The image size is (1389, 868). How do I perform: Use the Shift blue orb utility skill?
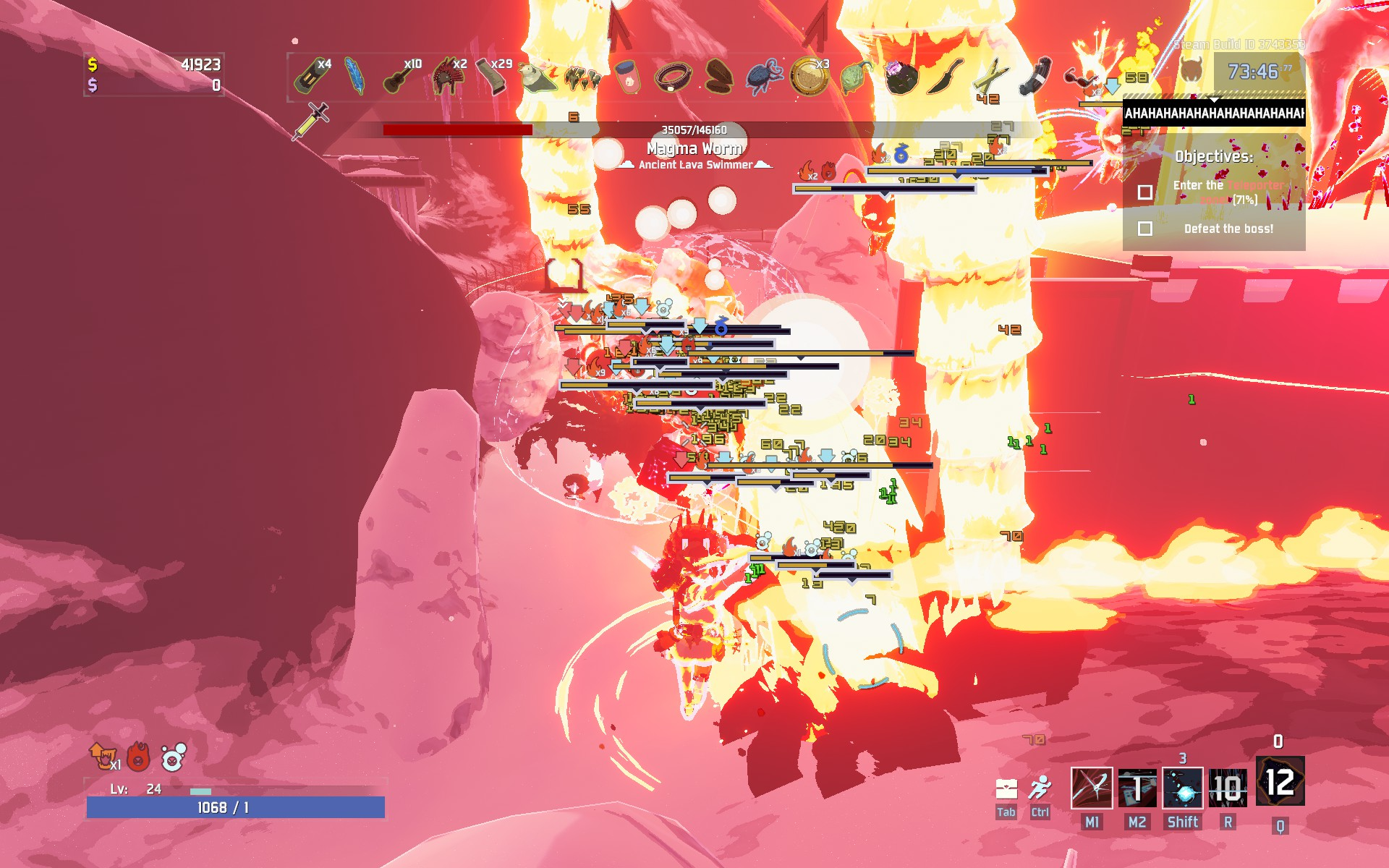(x=1182, y=788)
